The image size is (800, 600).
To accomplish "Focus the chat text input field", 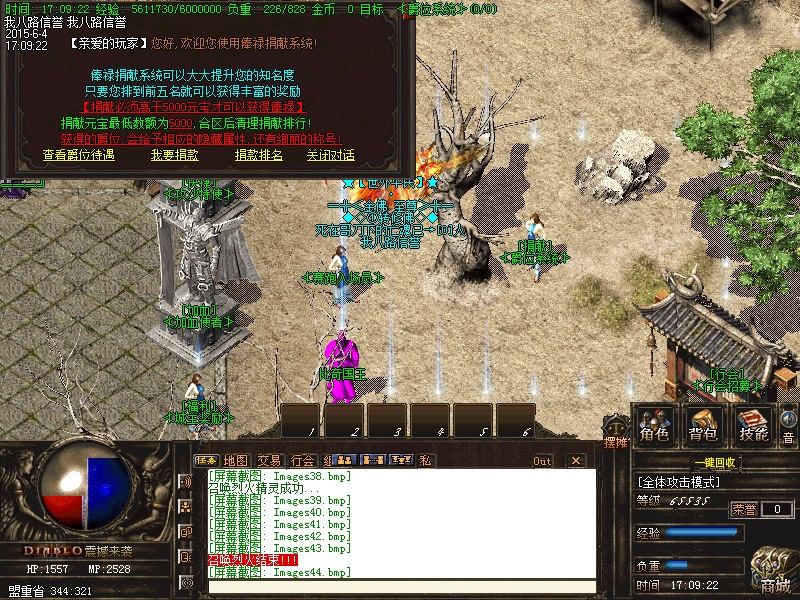I will pyautogui.click(x=400, y=587).
